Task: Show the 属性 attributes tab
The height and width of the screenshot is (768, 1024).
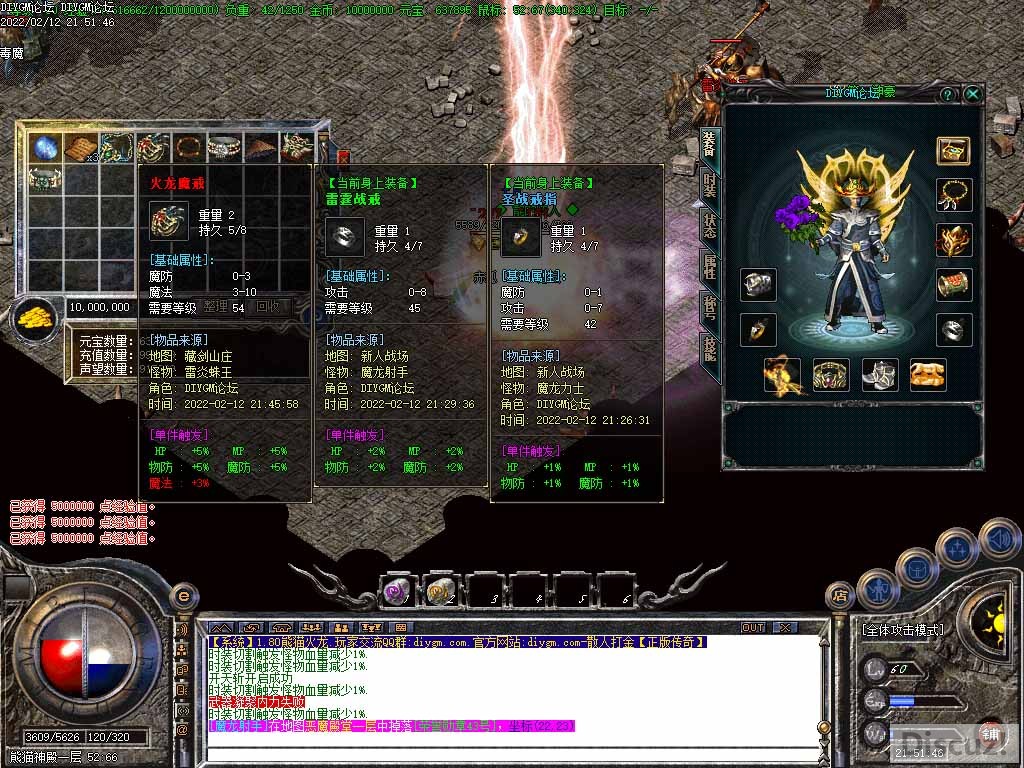Action: coord(709,265)
